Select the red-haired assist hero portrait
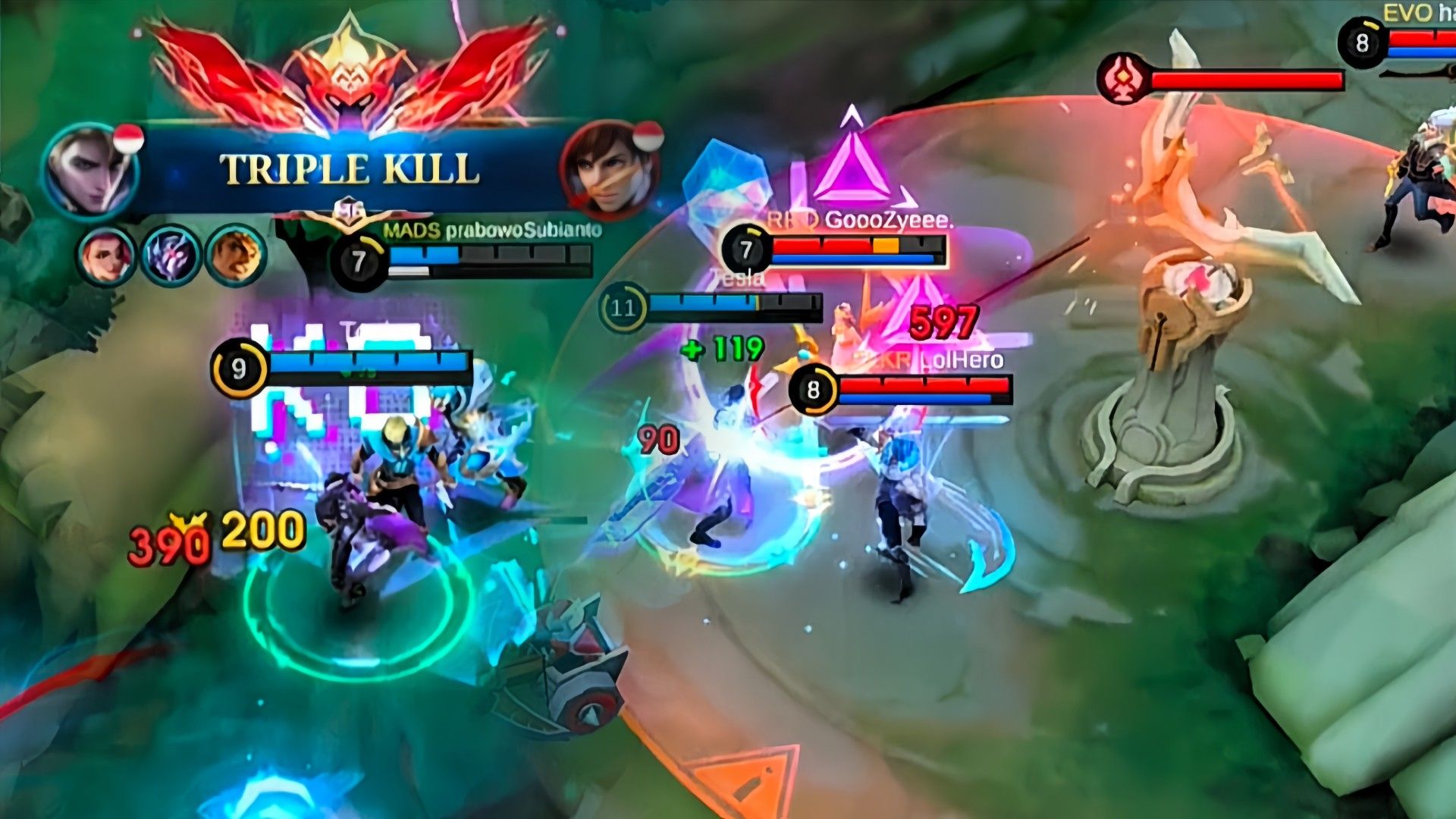This screenshot has height=819, width=1456. (x=106, y=256)
